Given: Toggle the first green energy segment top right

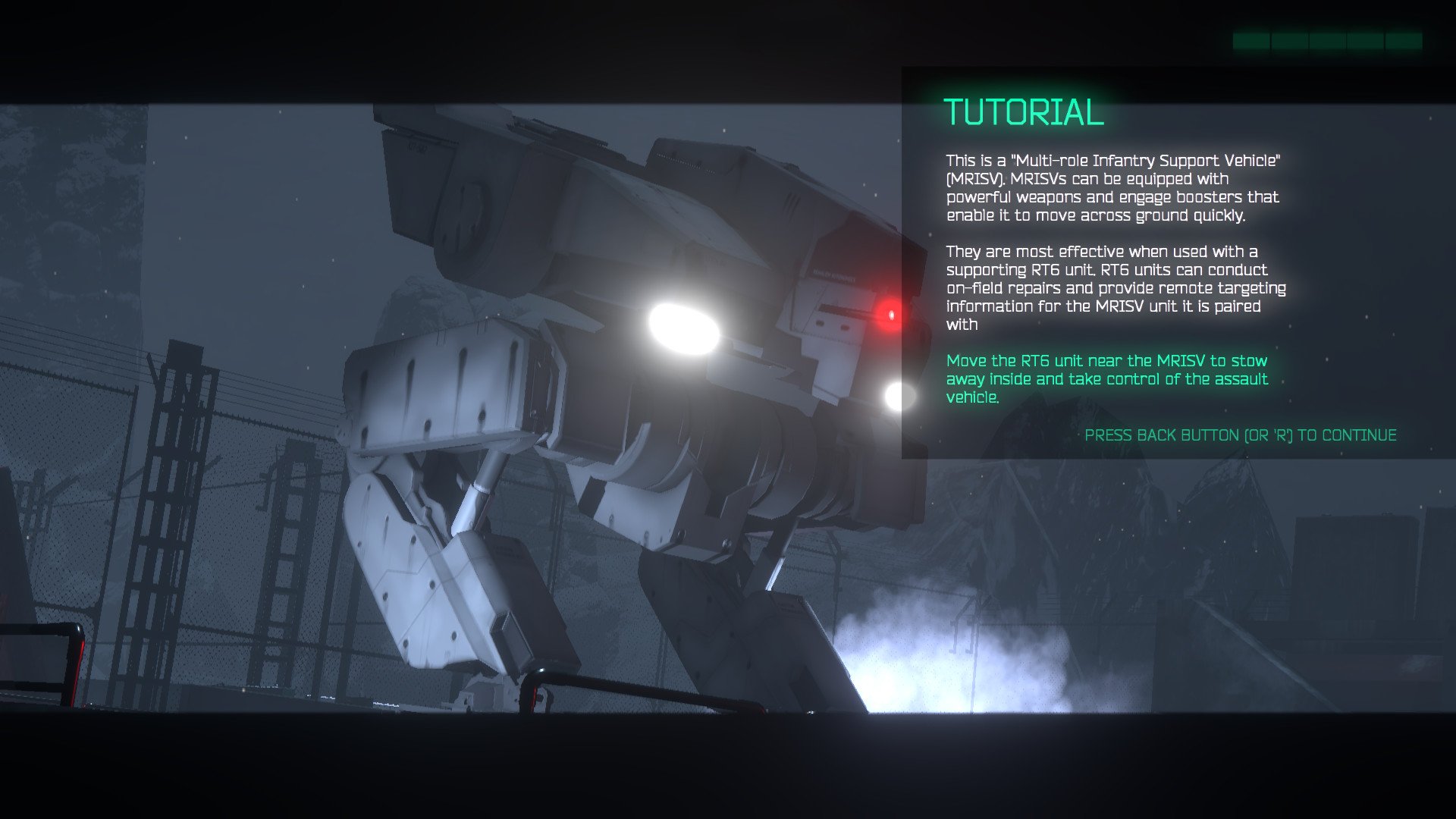Looking at the screenshot, I should 1251,42.
